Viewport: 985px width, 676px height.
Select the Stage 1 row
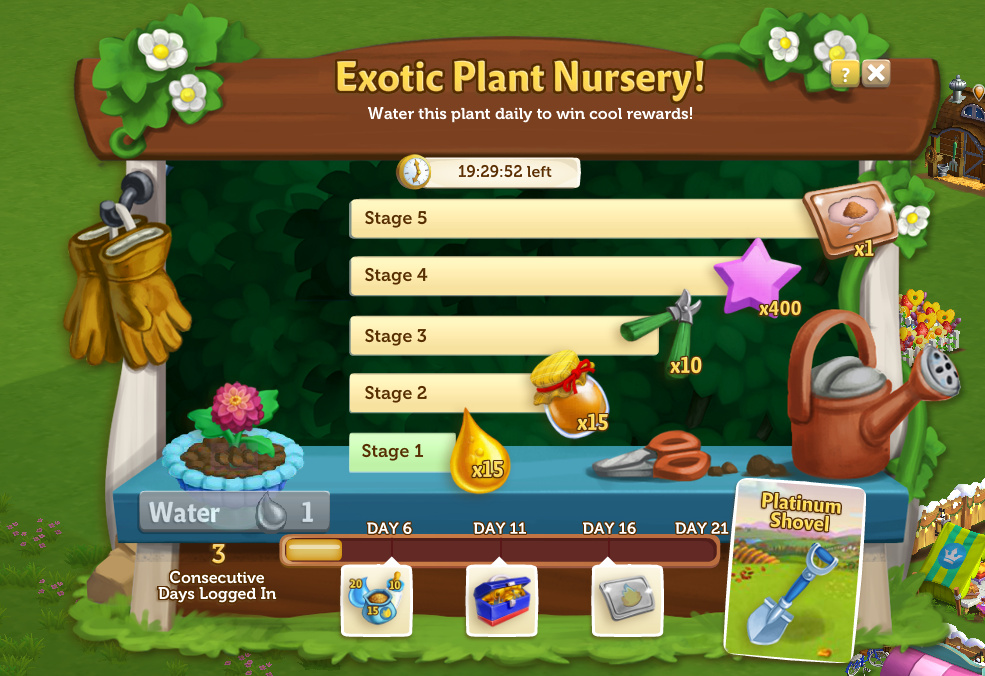(393, 451)
